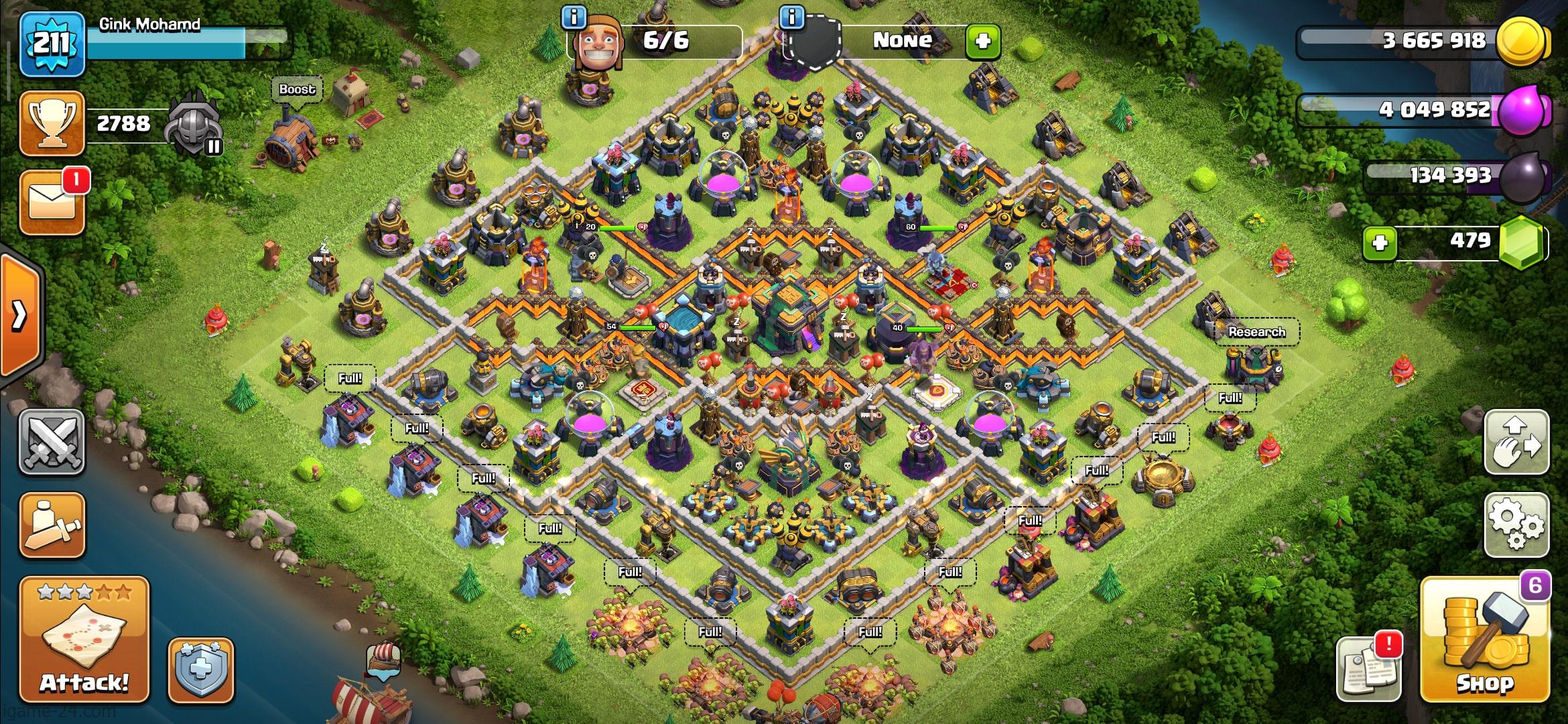Open the army training sword button

point(52,526)
